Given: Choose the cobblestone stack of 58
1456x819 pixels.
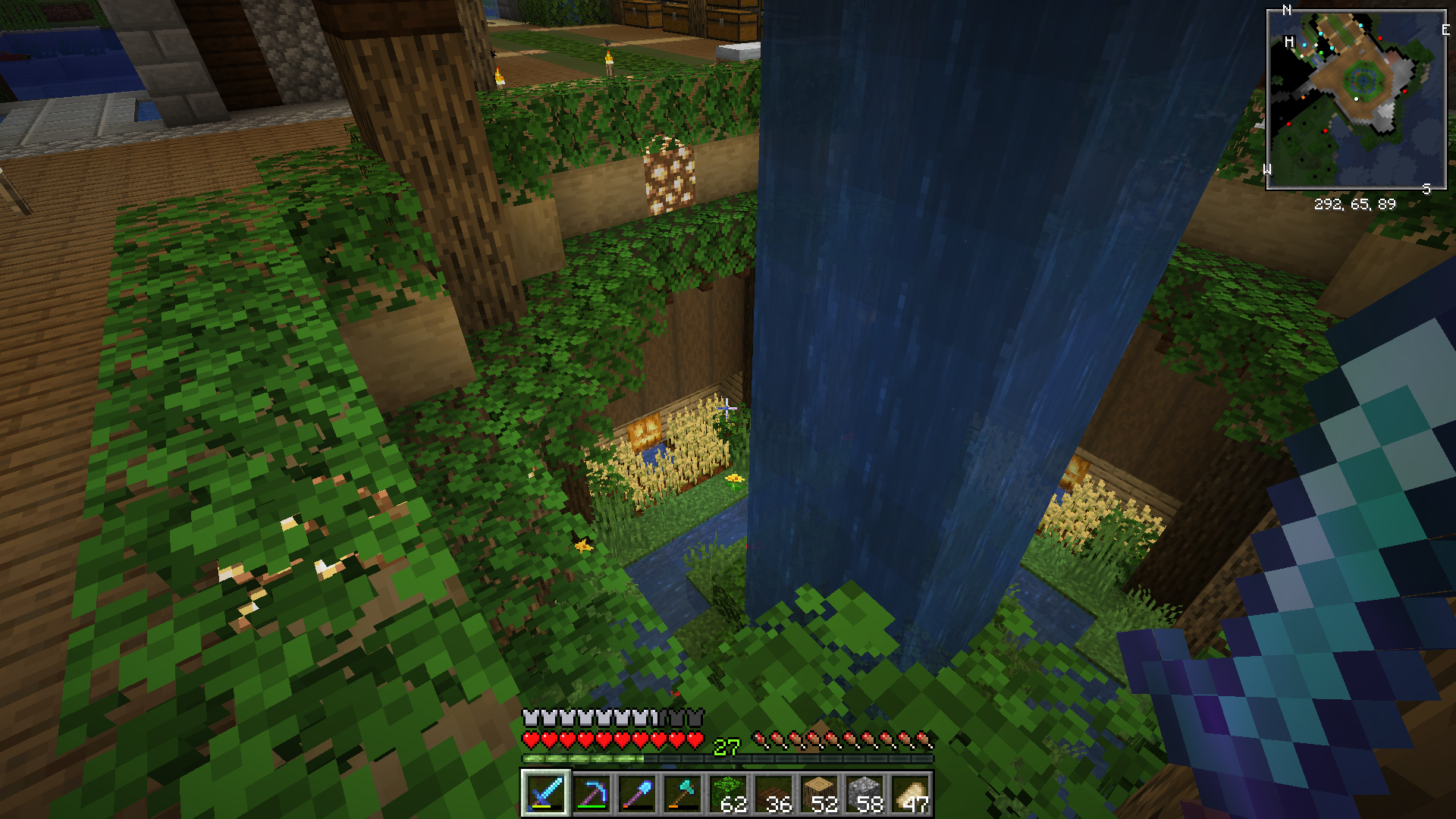Looking at the screenshot, I should pos(865,794).
